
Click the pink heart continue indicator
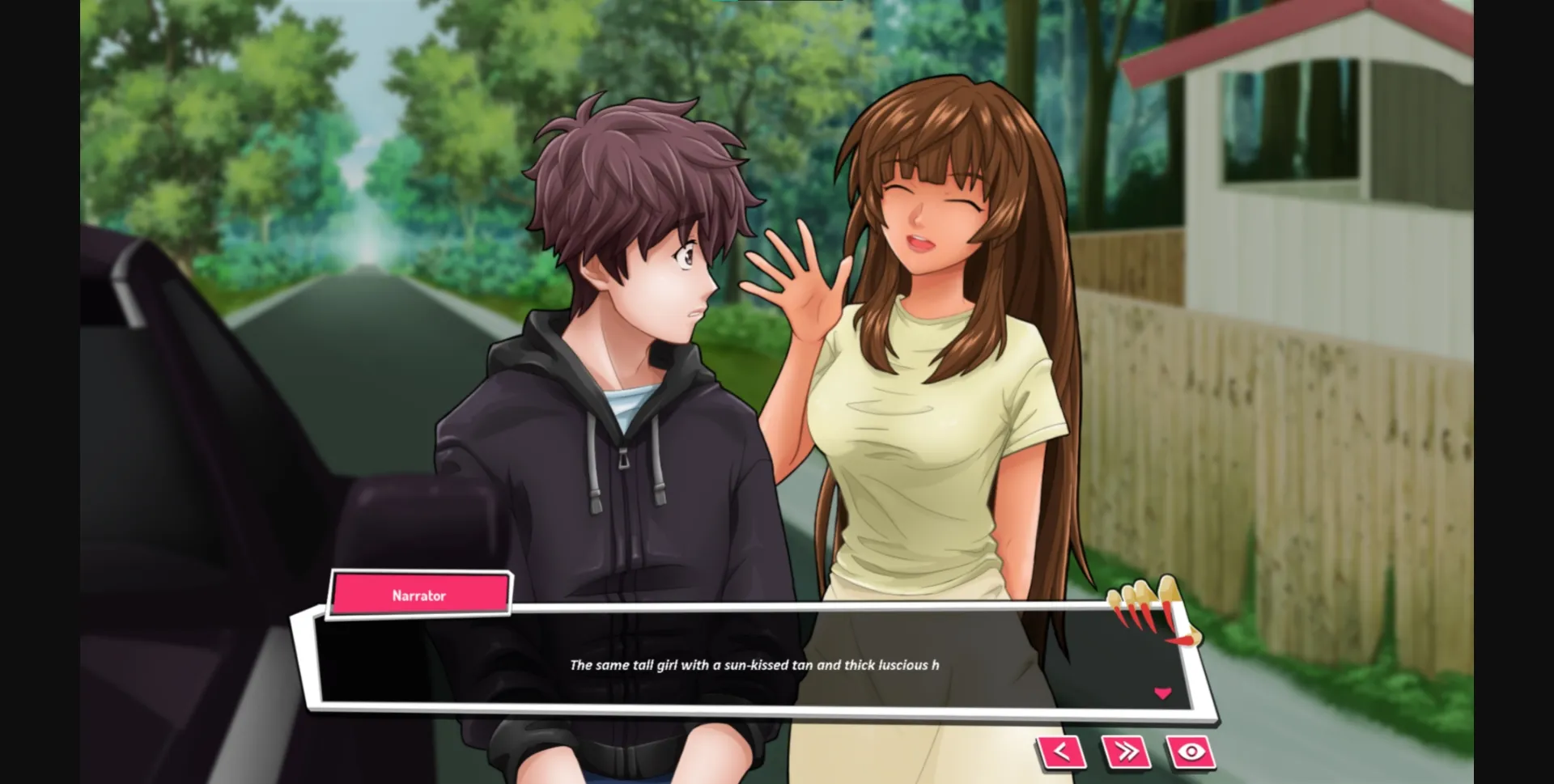coord(1163,693)
